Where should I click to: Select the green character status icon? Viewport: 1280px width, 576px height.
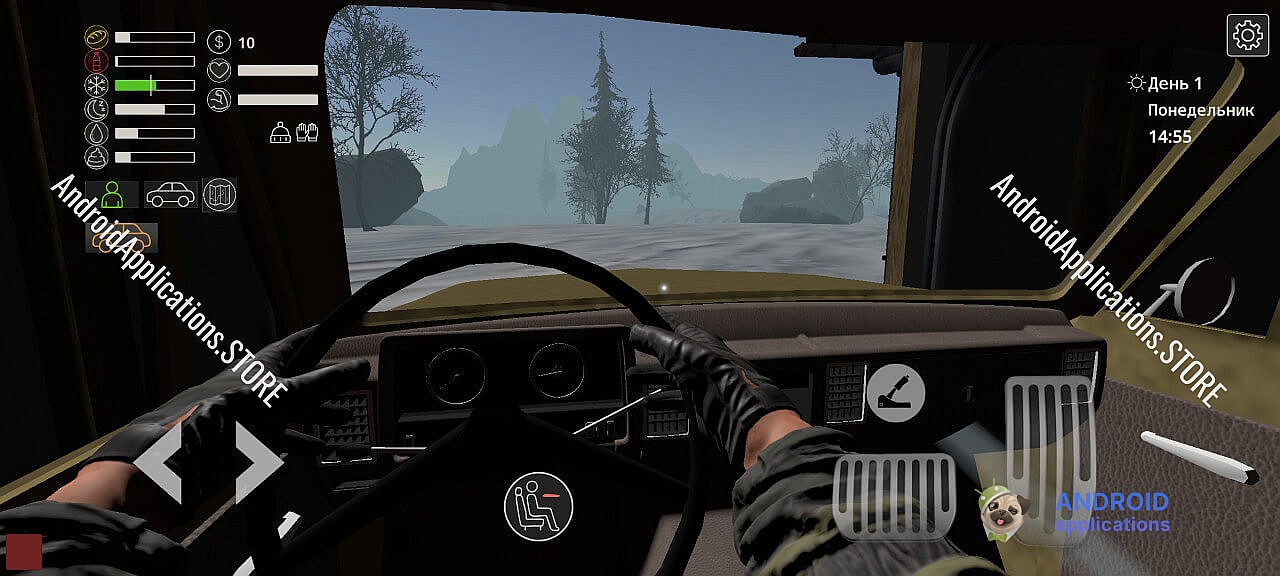[112, 194]
